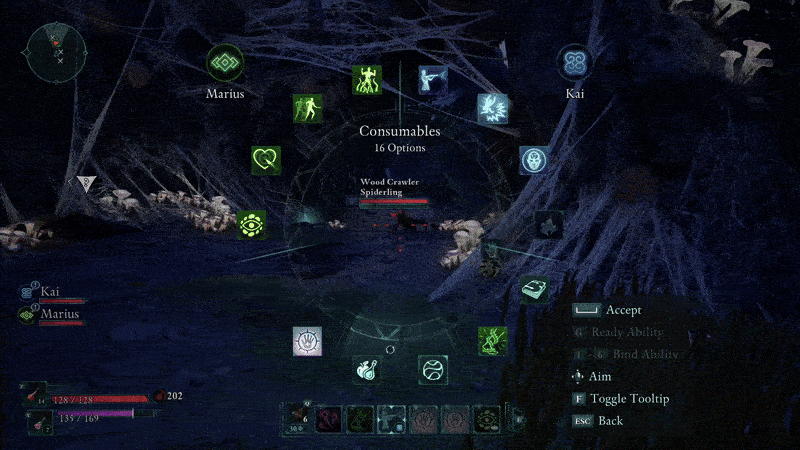This screenshot has height=450, width=800.
Task: Select the blue roaring beast ability
Action: click(x=492, y=108)
